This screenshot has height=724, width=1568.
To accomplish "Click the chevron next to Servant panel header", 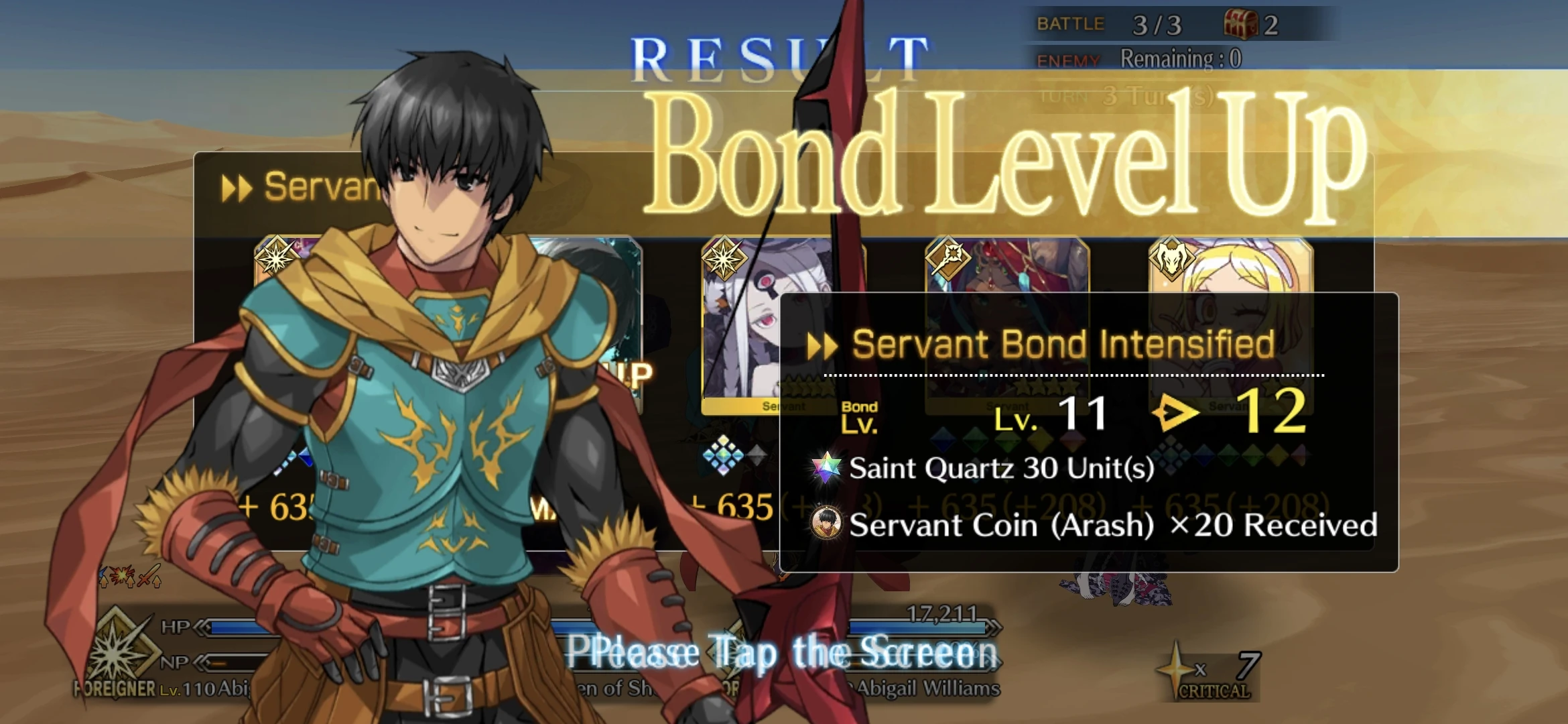I will coord(239,186).
